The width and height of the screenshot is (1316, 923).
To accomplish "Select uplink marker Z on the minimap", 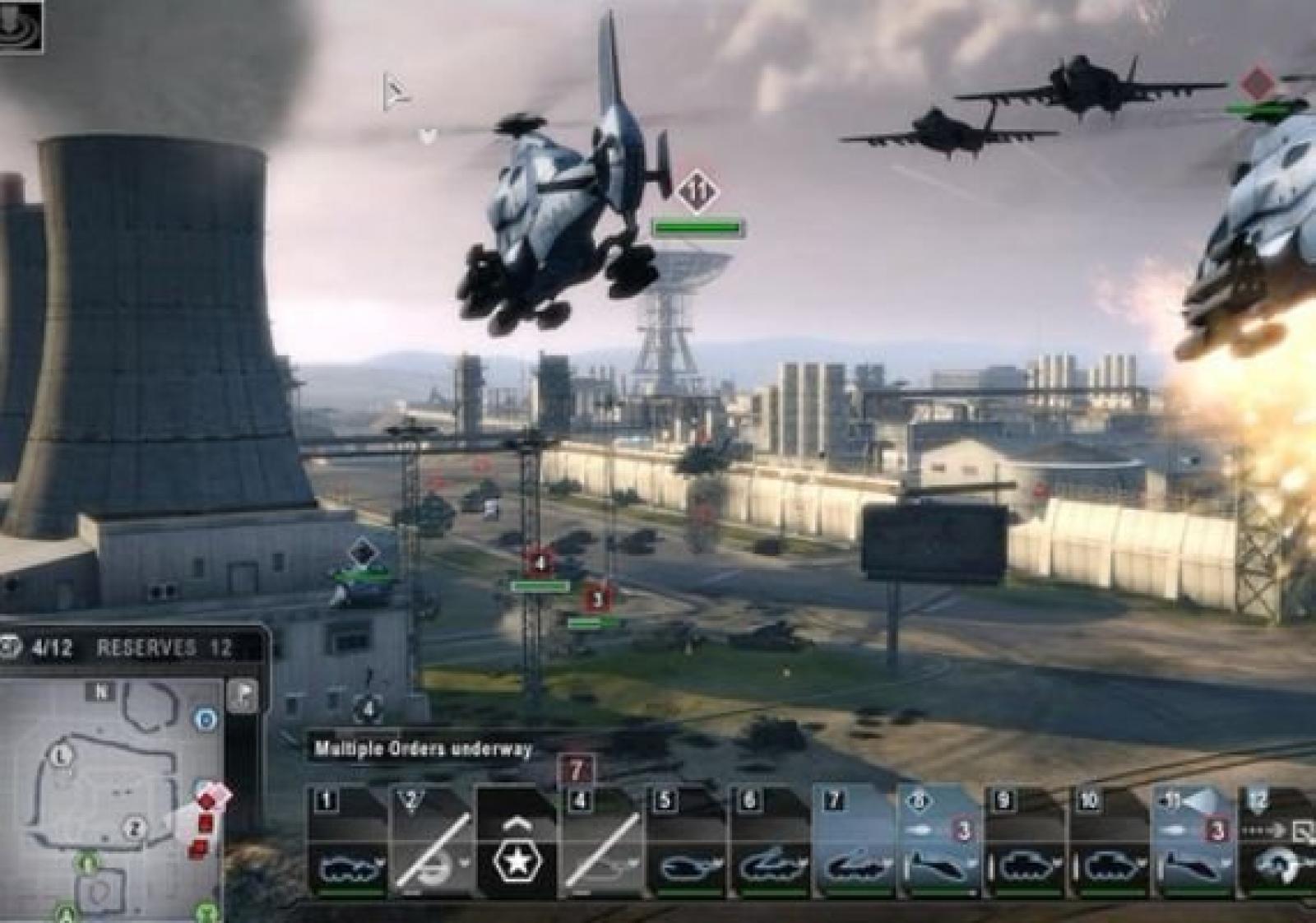I will [135, 828].
